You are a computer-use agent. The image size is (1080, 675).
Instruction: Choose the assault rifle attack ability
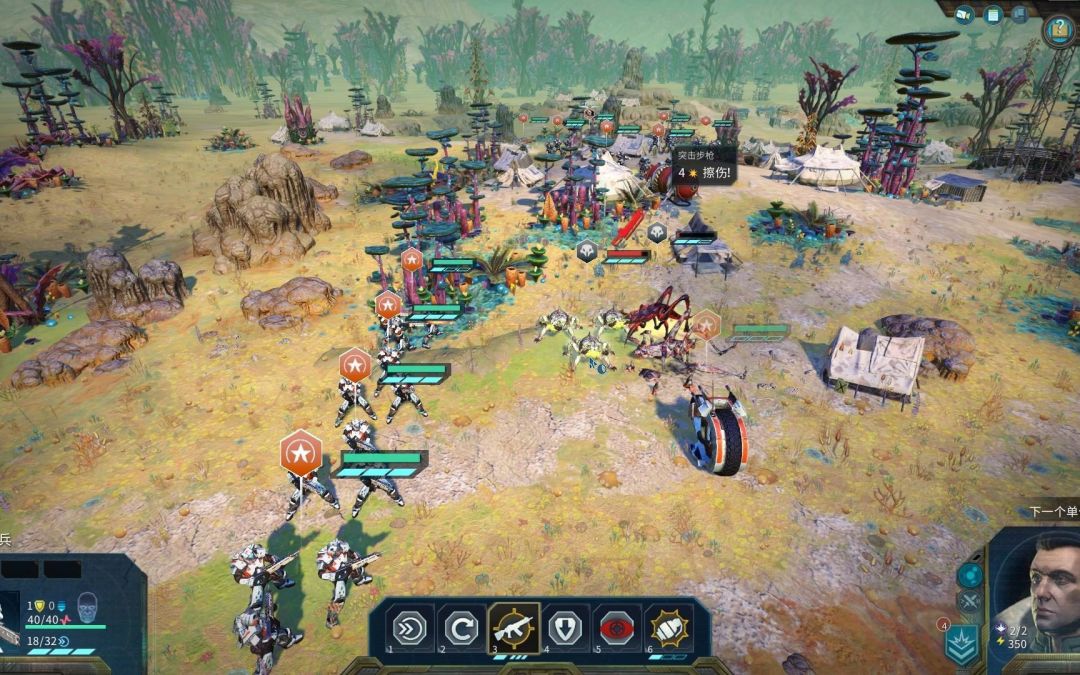point(515,628)
